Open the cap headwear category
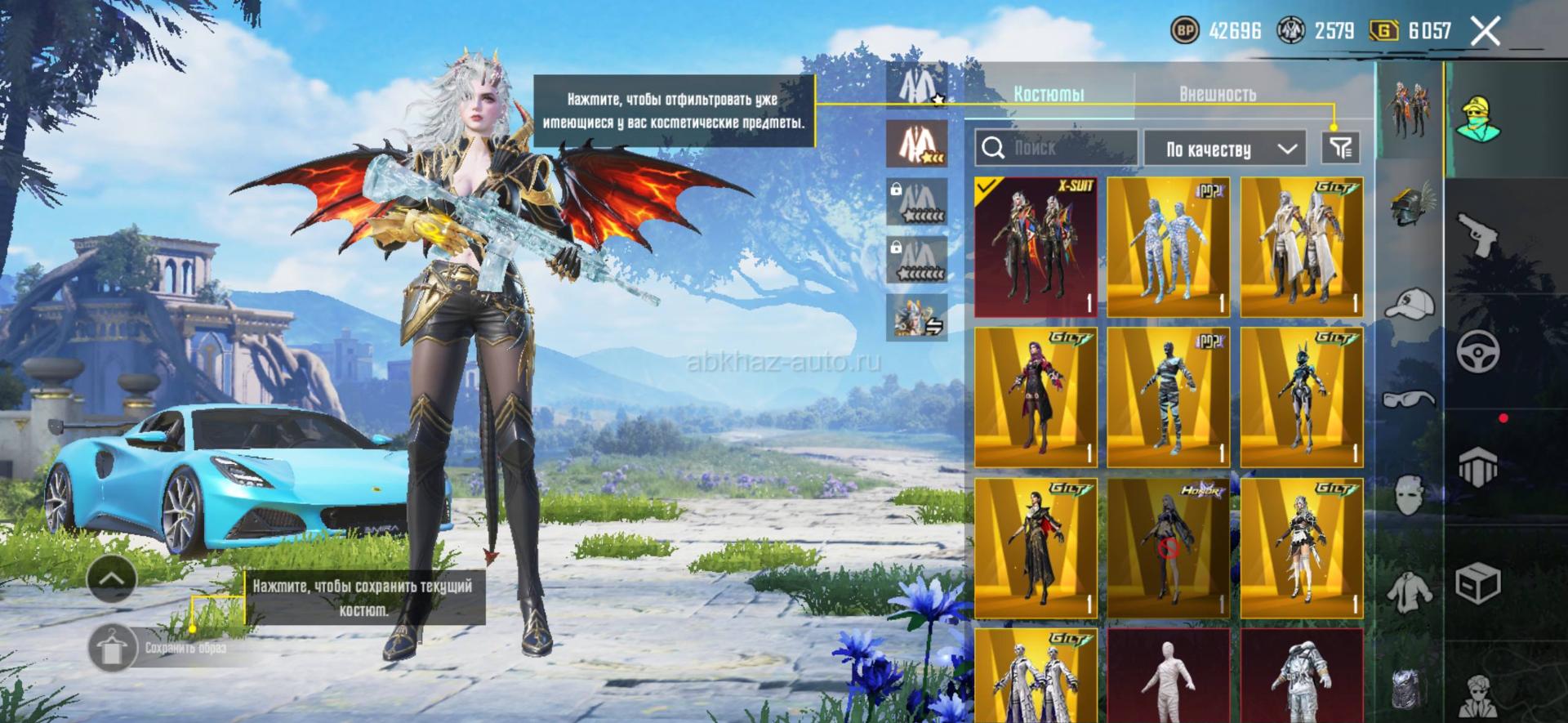This screenshot has width=1568, height=723. tap(1410, 303)
